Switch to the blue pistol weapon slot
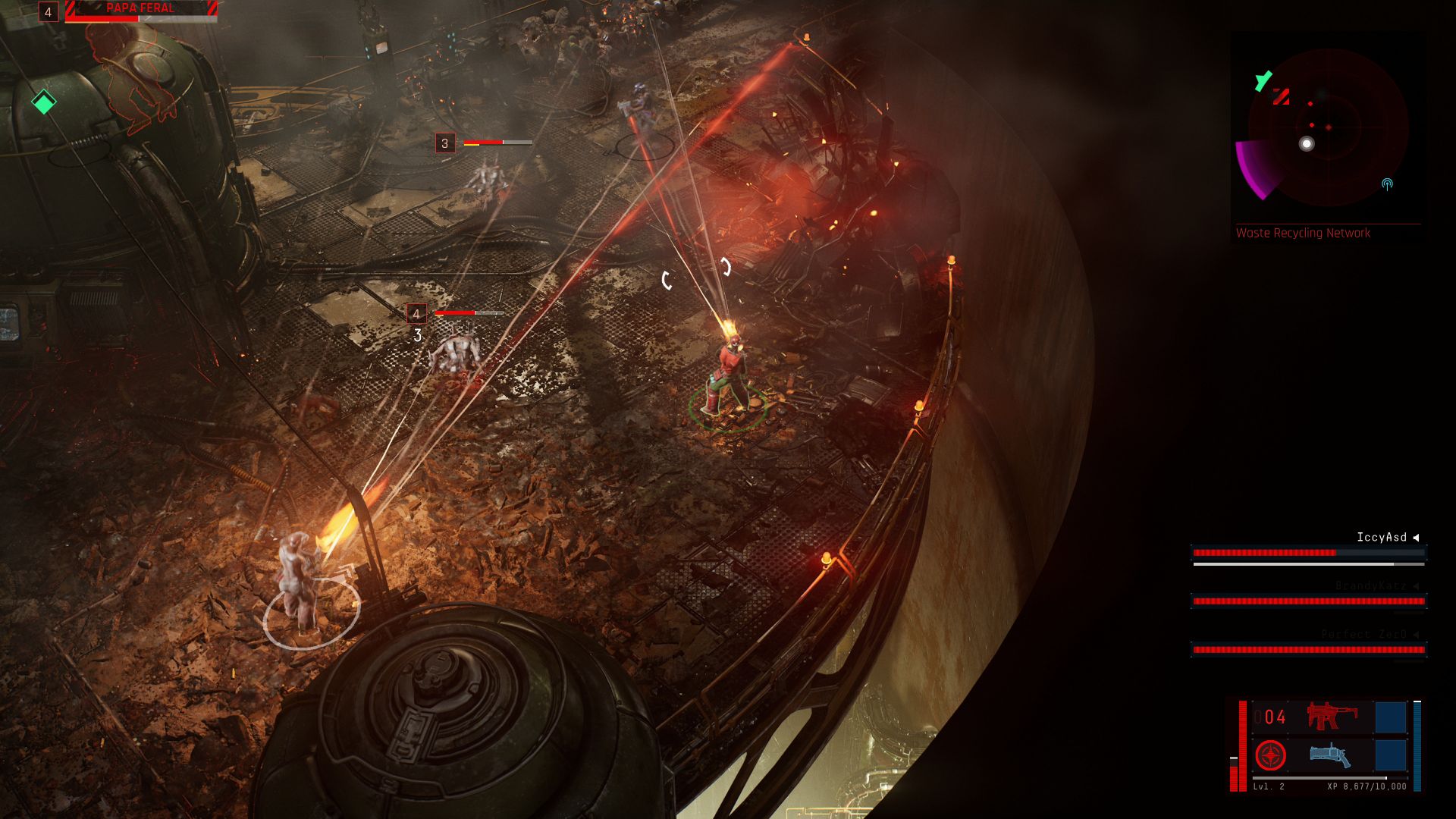Screen dimensions: 1456x819 coord(1330,755)
